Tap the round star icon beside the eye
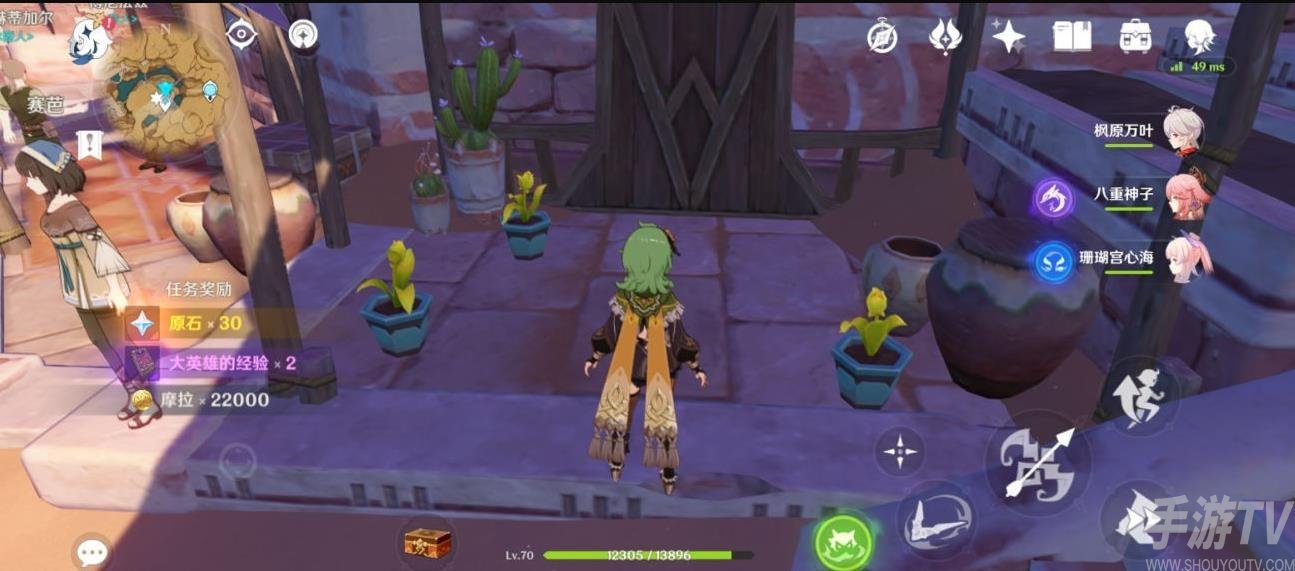 [303, 35]
